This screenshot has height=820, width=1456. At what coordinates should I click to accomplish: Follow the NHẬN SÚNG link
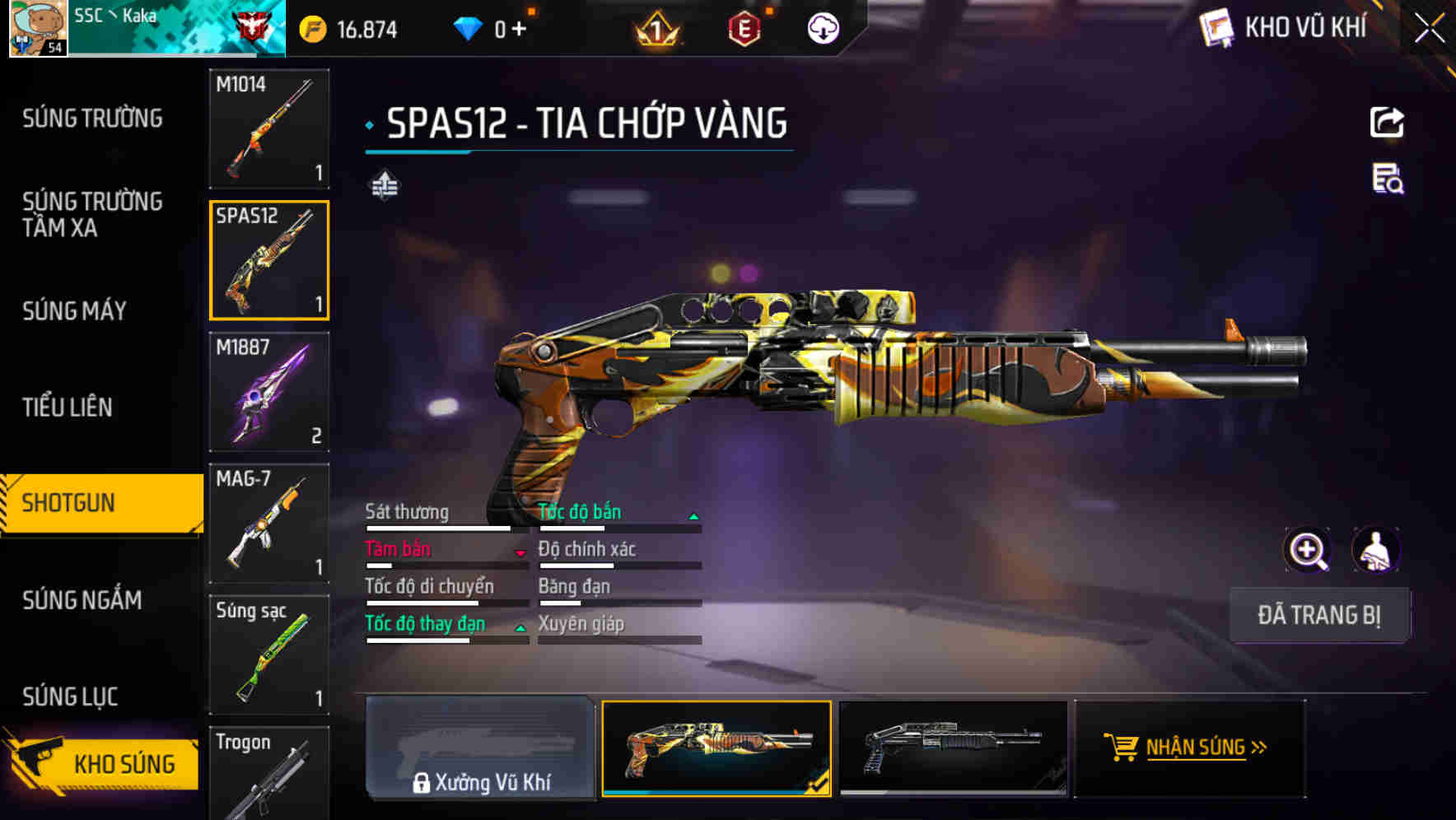[x=1190, y=748]
